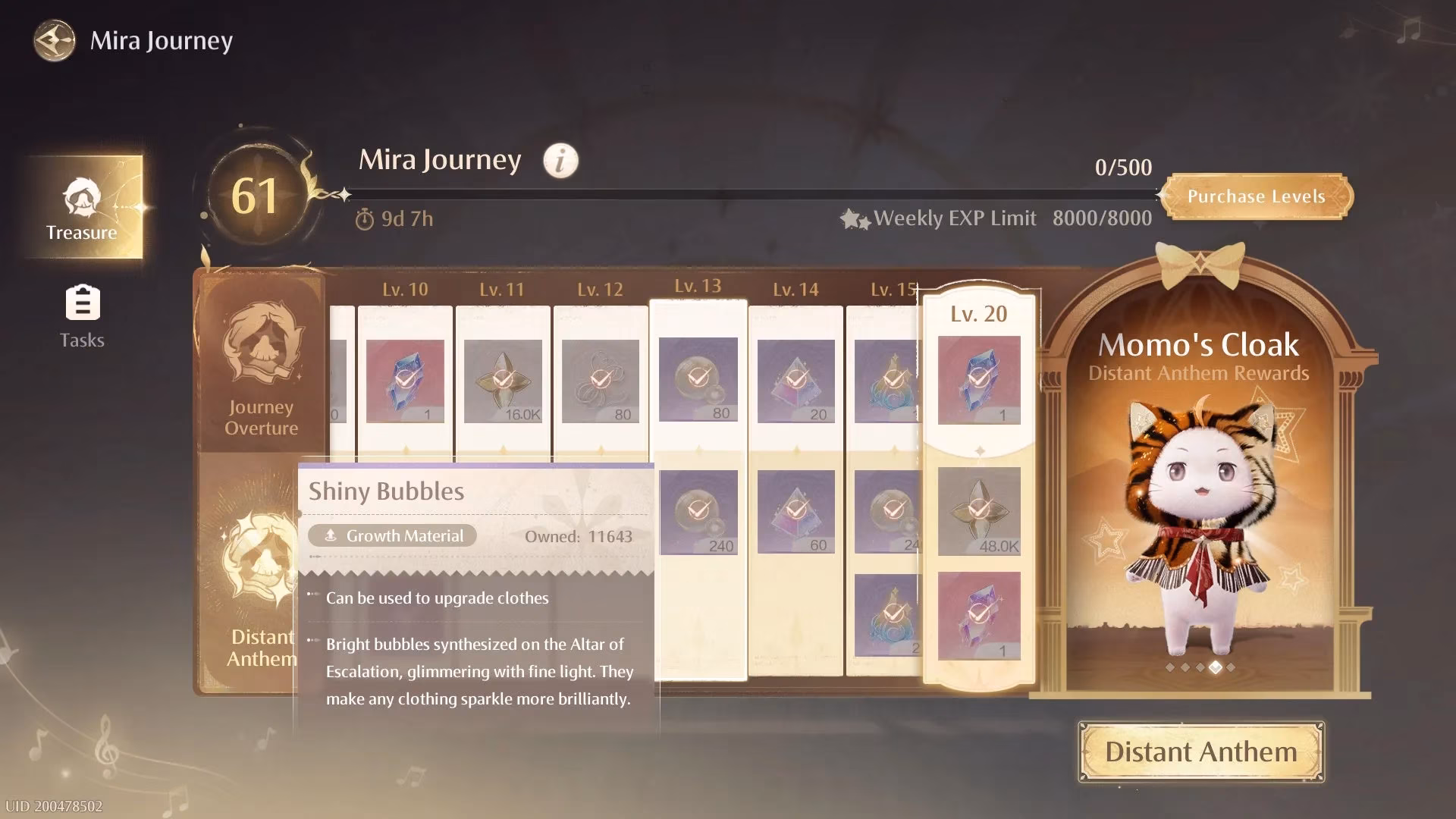
Task: Select the highlighted carousel dot under Momo
Action: 1216,667
